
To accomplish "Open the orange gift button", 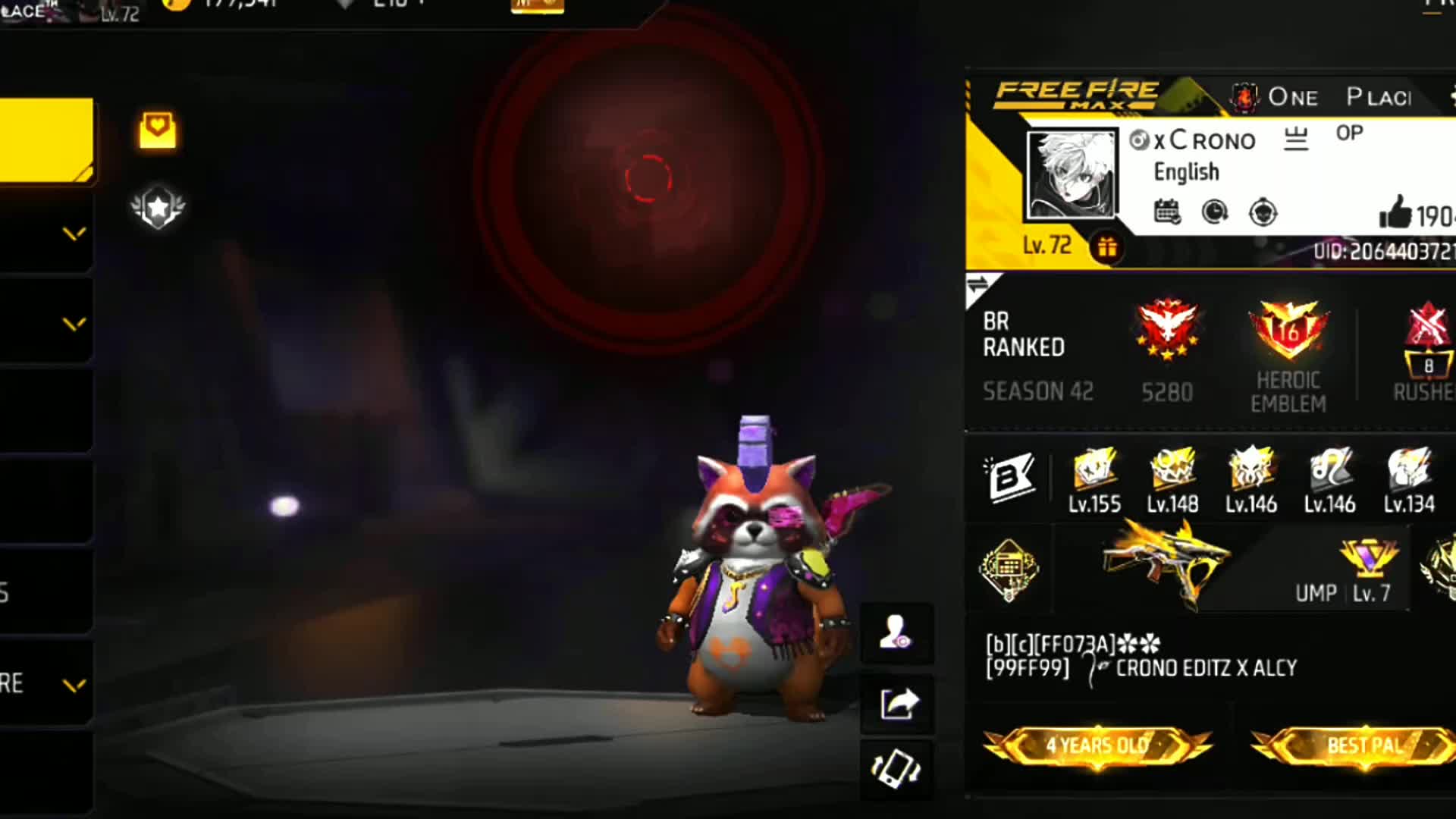I will click(x=1106, y=247).
